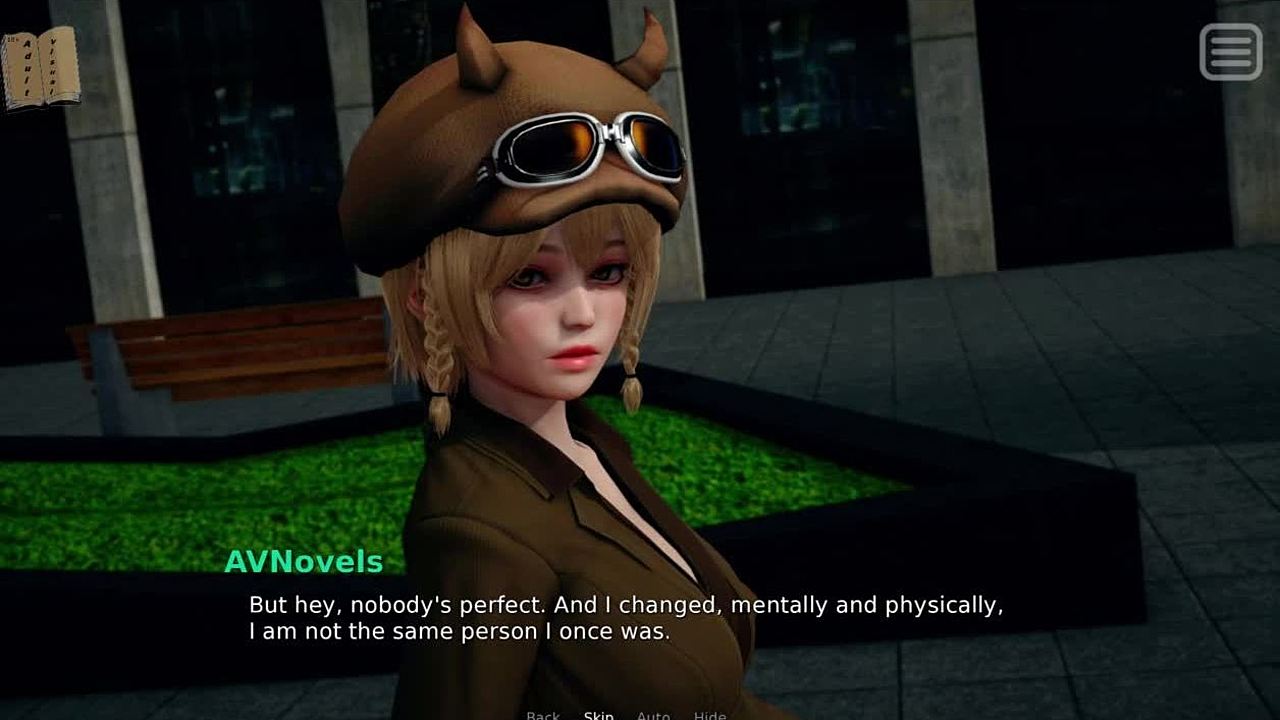Viewport: 1280px width, 720px height.
Task: Enable Auto advance for dialogue
Action: (653, 714)
